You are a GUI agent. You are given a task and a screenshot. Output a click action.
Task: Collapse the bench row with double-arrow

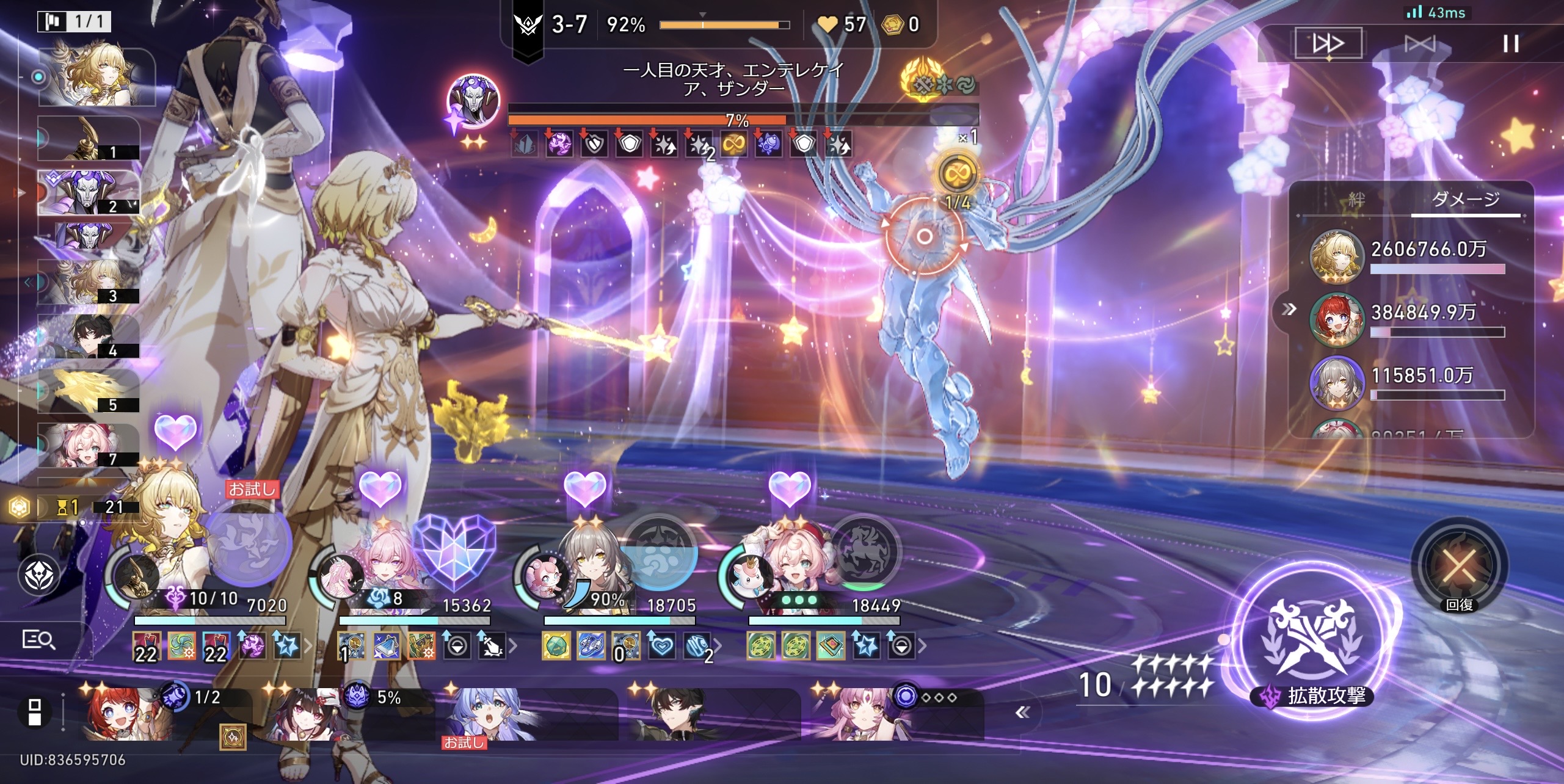pos(1022,712)
